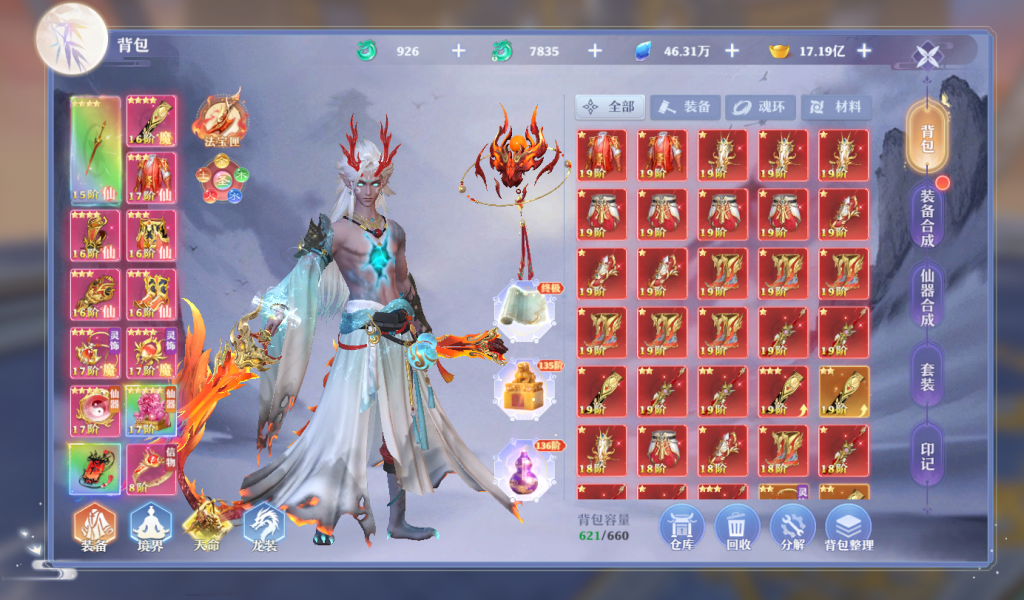Open the 仙器合成 side tab

(927, 296)
